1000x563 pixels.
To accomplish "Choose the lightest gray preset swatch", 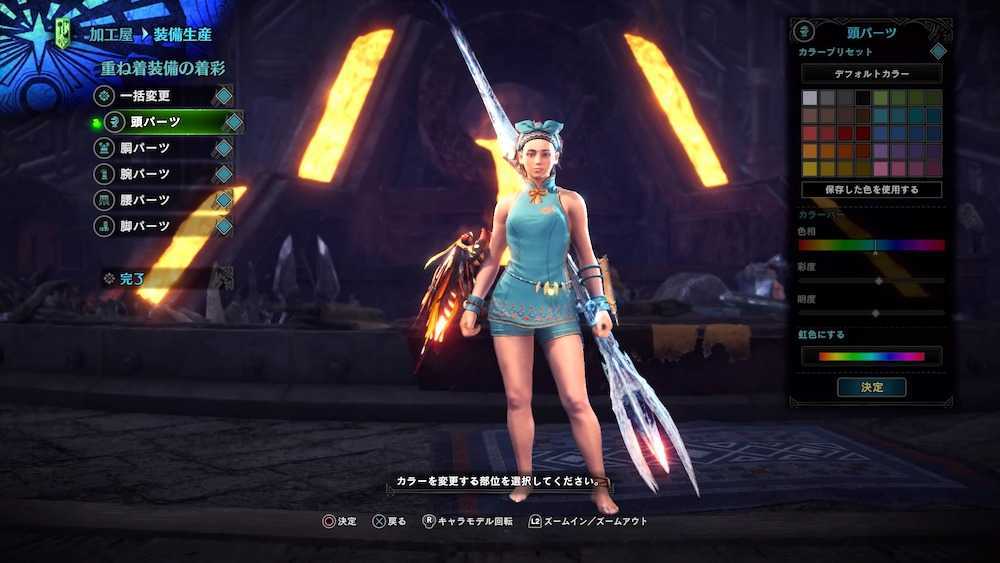I will 810,98.
